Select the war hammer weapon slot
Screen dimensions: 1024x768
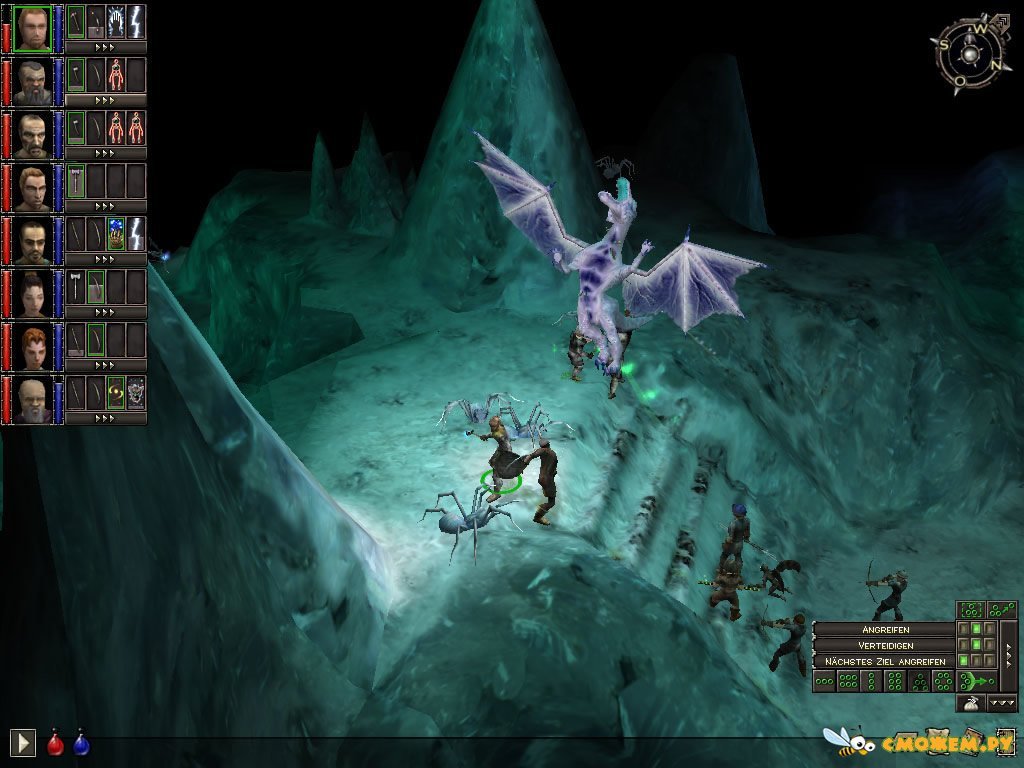coord(76,180)
